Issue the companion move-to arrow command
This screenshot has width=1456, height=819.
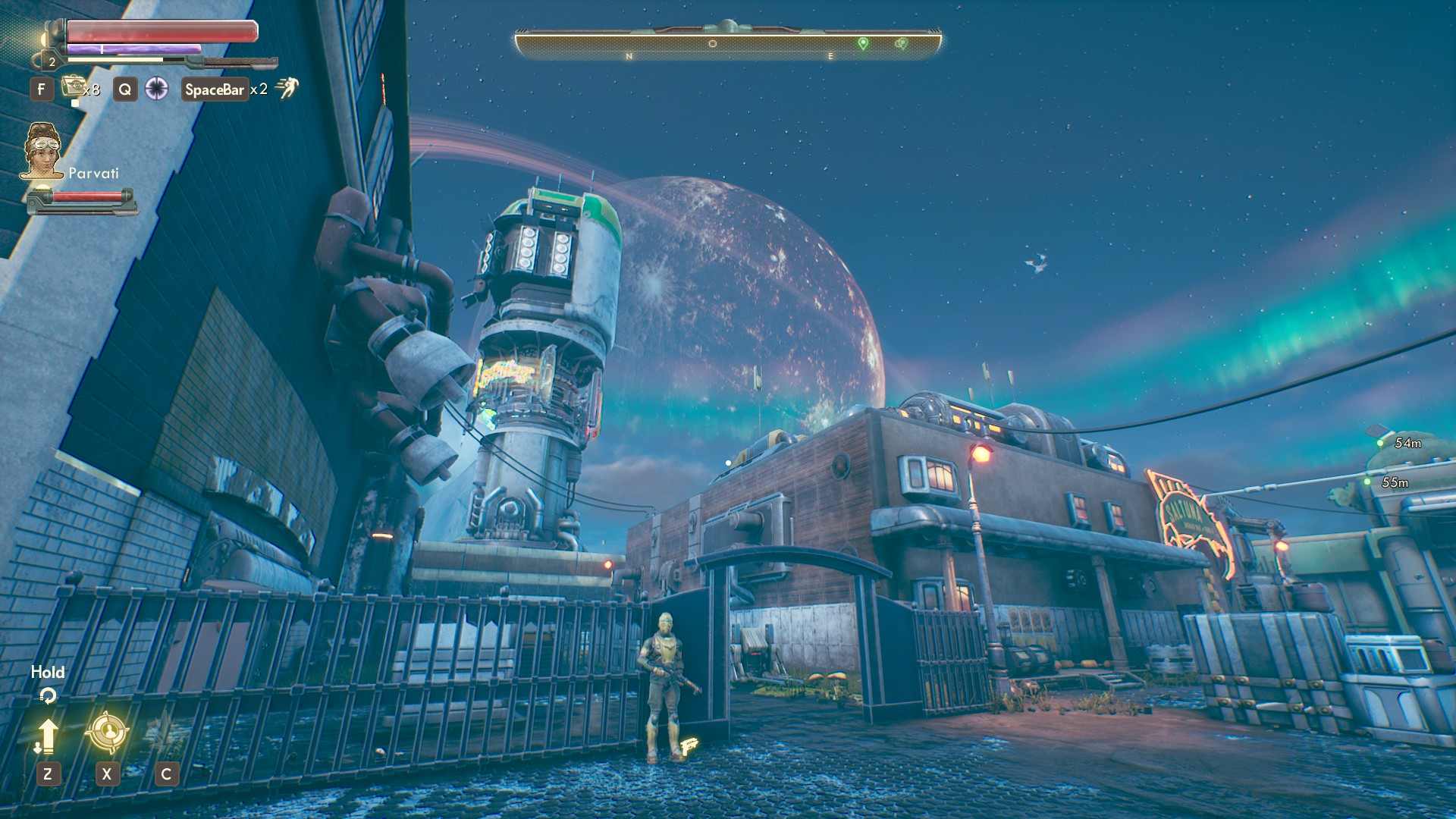(47, 736)
